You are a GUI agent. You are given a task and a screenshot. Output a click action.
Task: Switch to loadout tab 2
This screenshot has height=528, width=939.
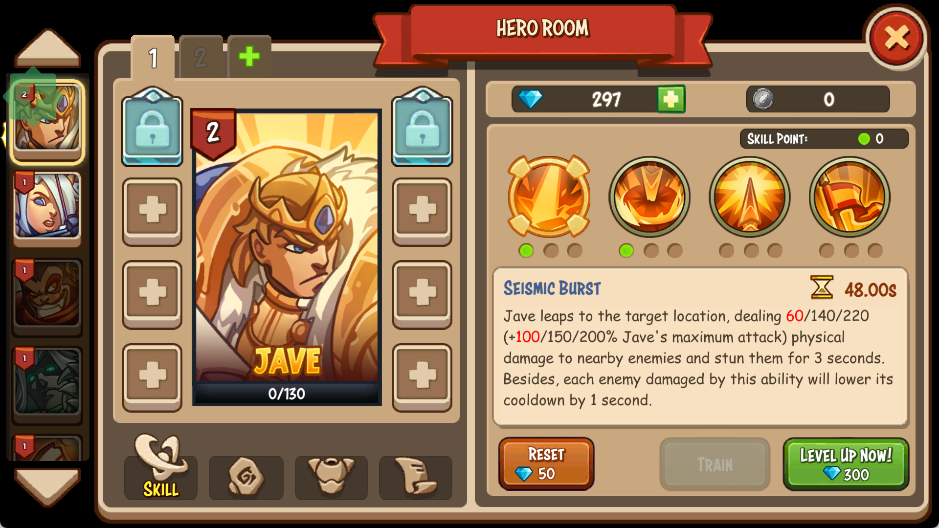tap(201, 58)
